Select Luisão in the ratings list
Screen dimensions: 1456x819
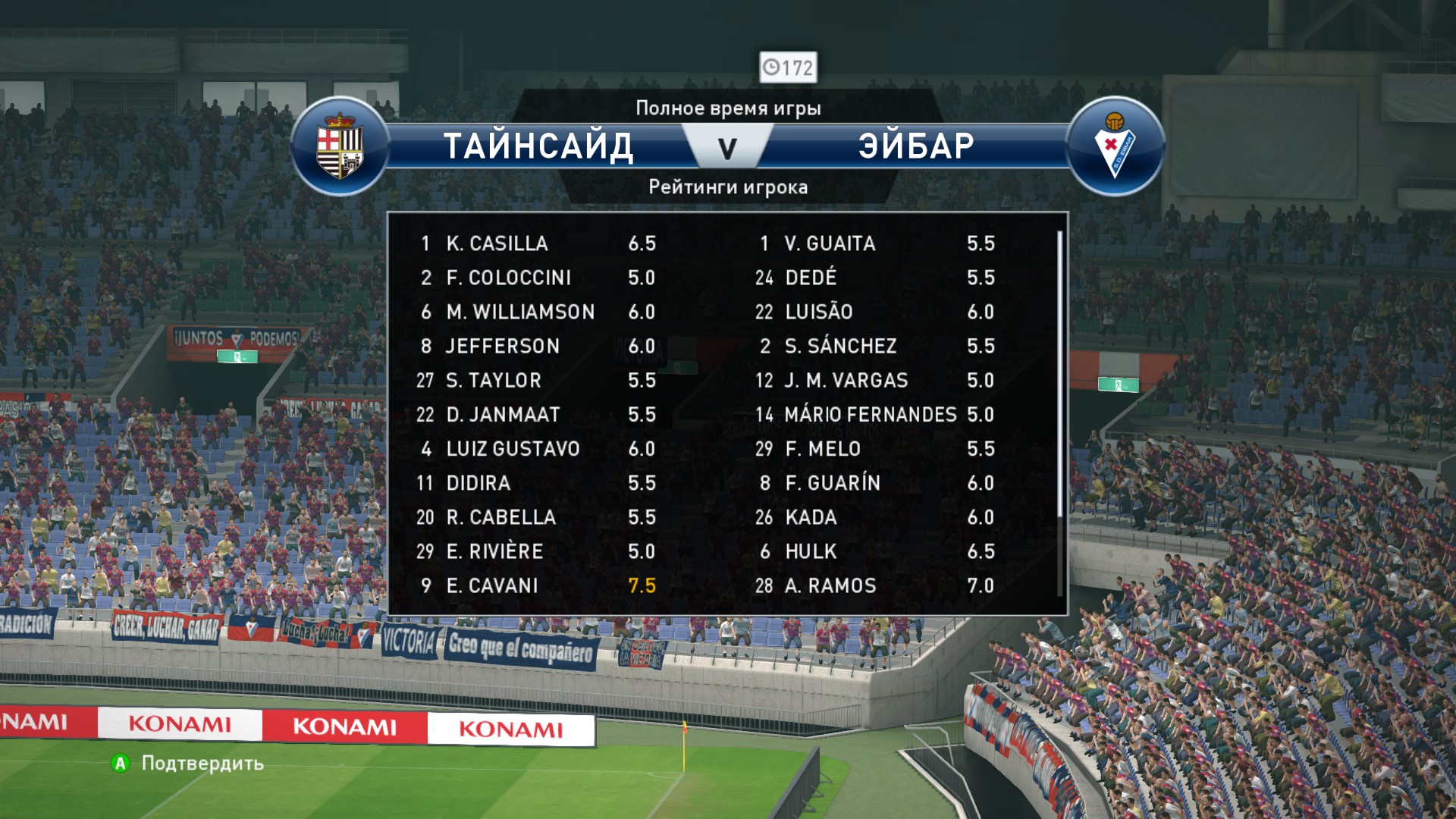coord(819,312)
